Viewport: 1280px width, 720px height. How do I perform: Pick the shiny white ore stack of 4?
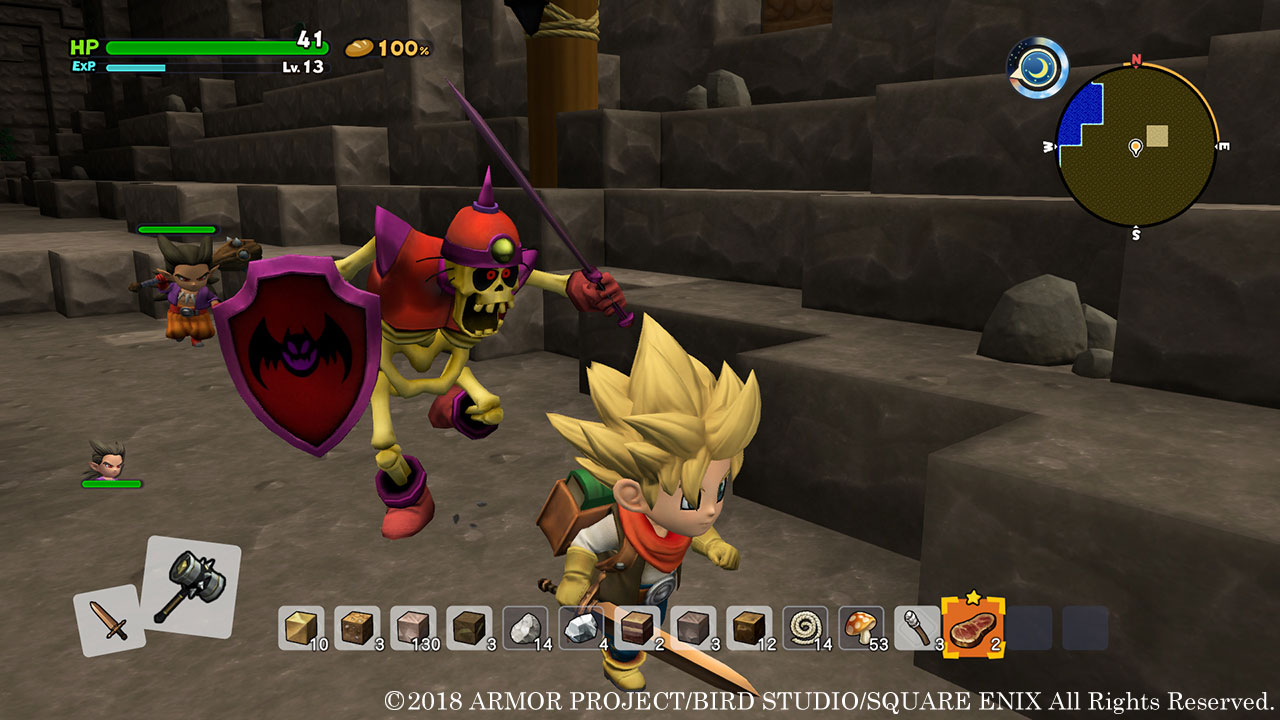(x=581, y=628)
